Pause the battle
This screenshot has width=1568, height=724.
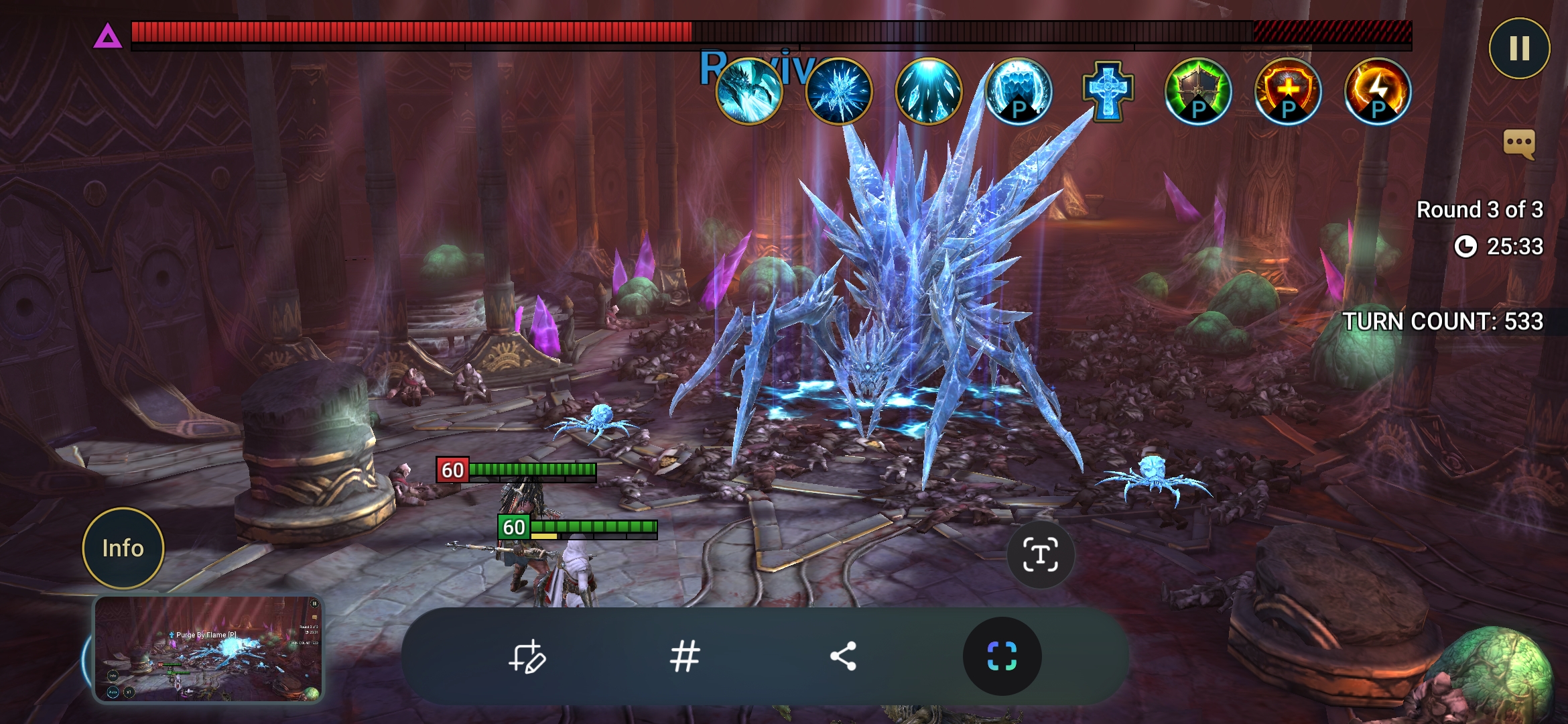click(x=1519, y=48)
